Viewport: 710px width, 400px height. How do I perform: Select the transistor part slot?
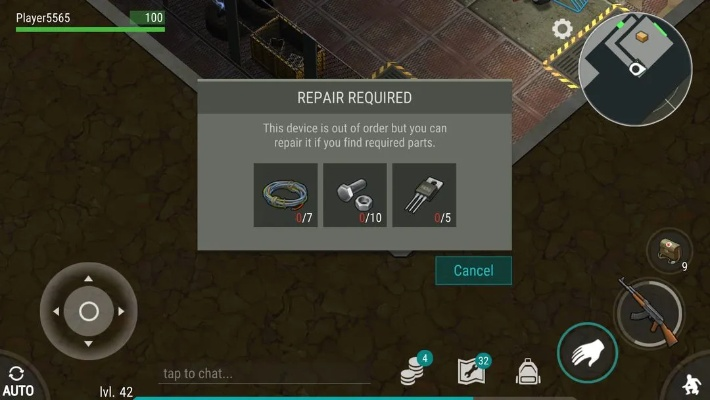424,195
